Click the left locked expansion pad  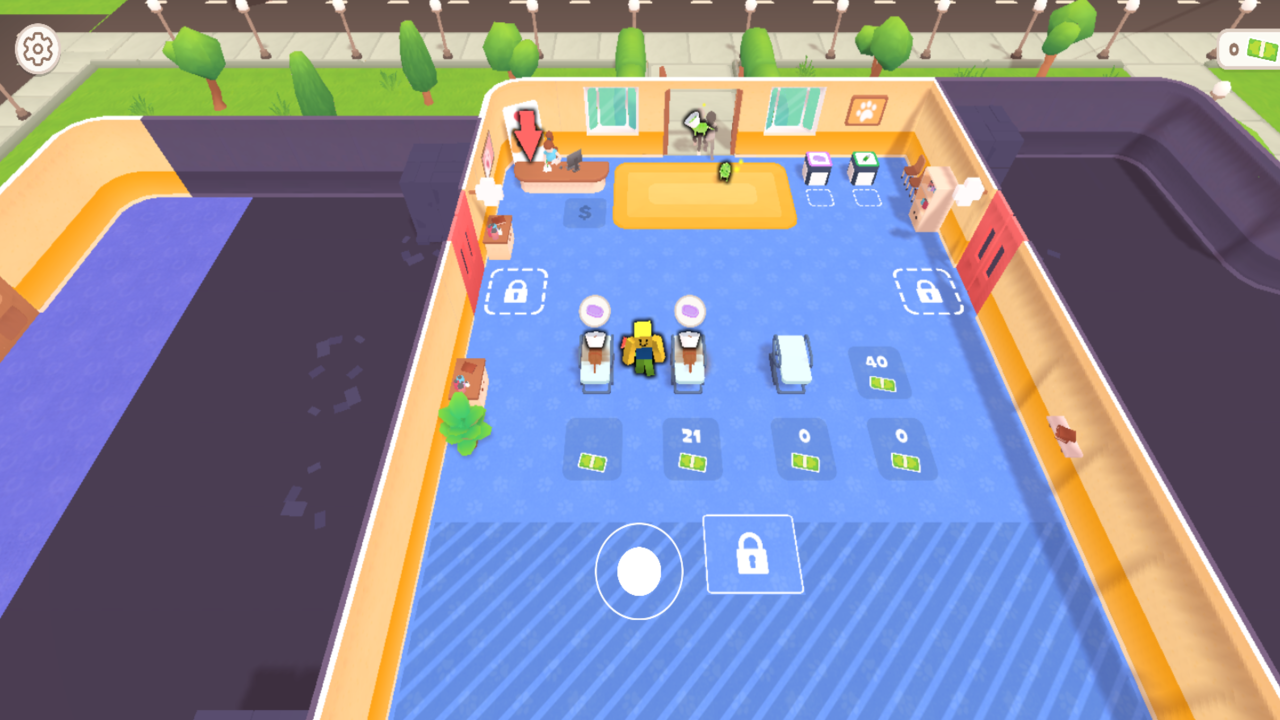(515, 291)
